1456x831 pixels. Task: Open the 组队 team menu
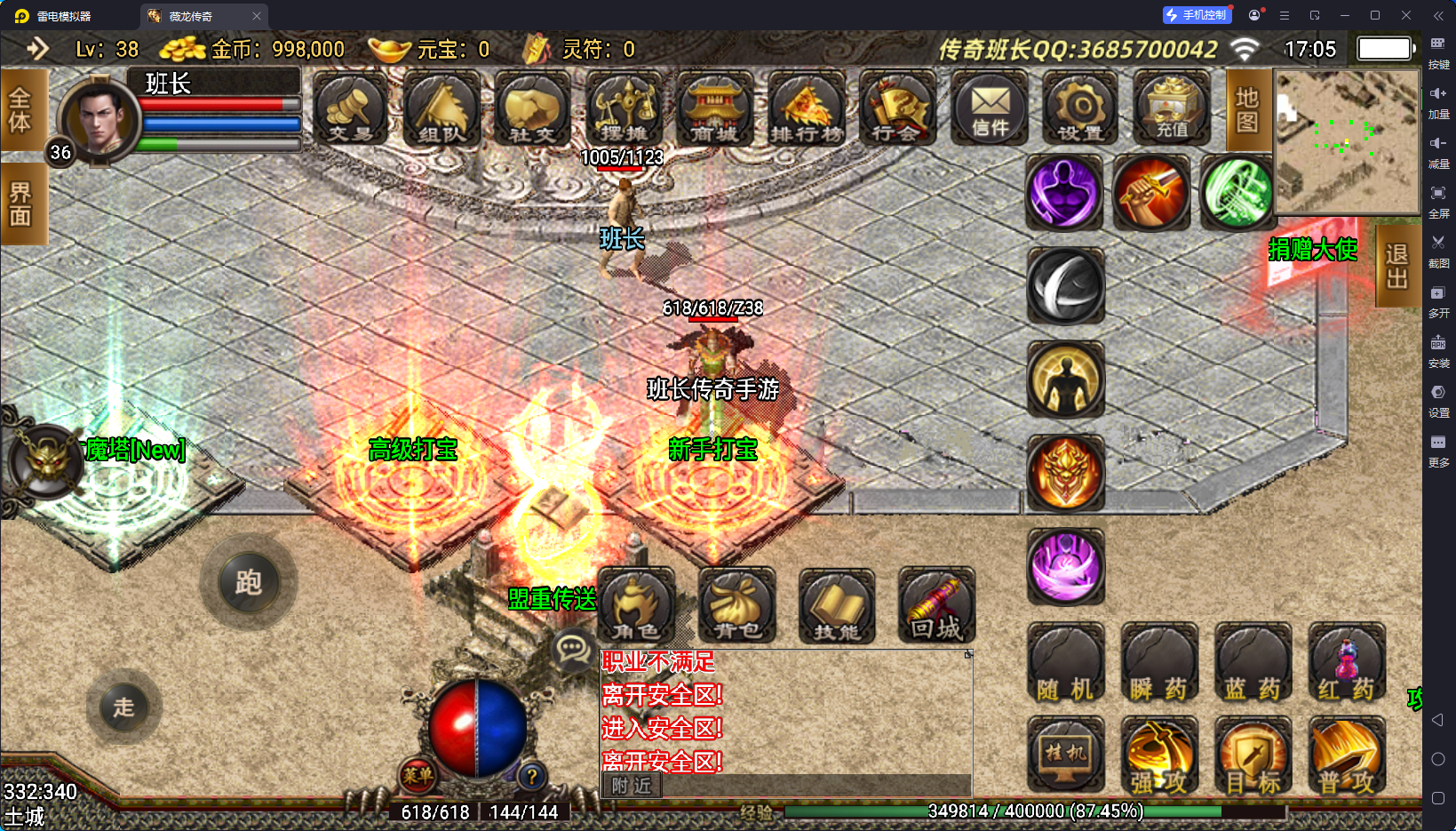click(x=442, y=110)
